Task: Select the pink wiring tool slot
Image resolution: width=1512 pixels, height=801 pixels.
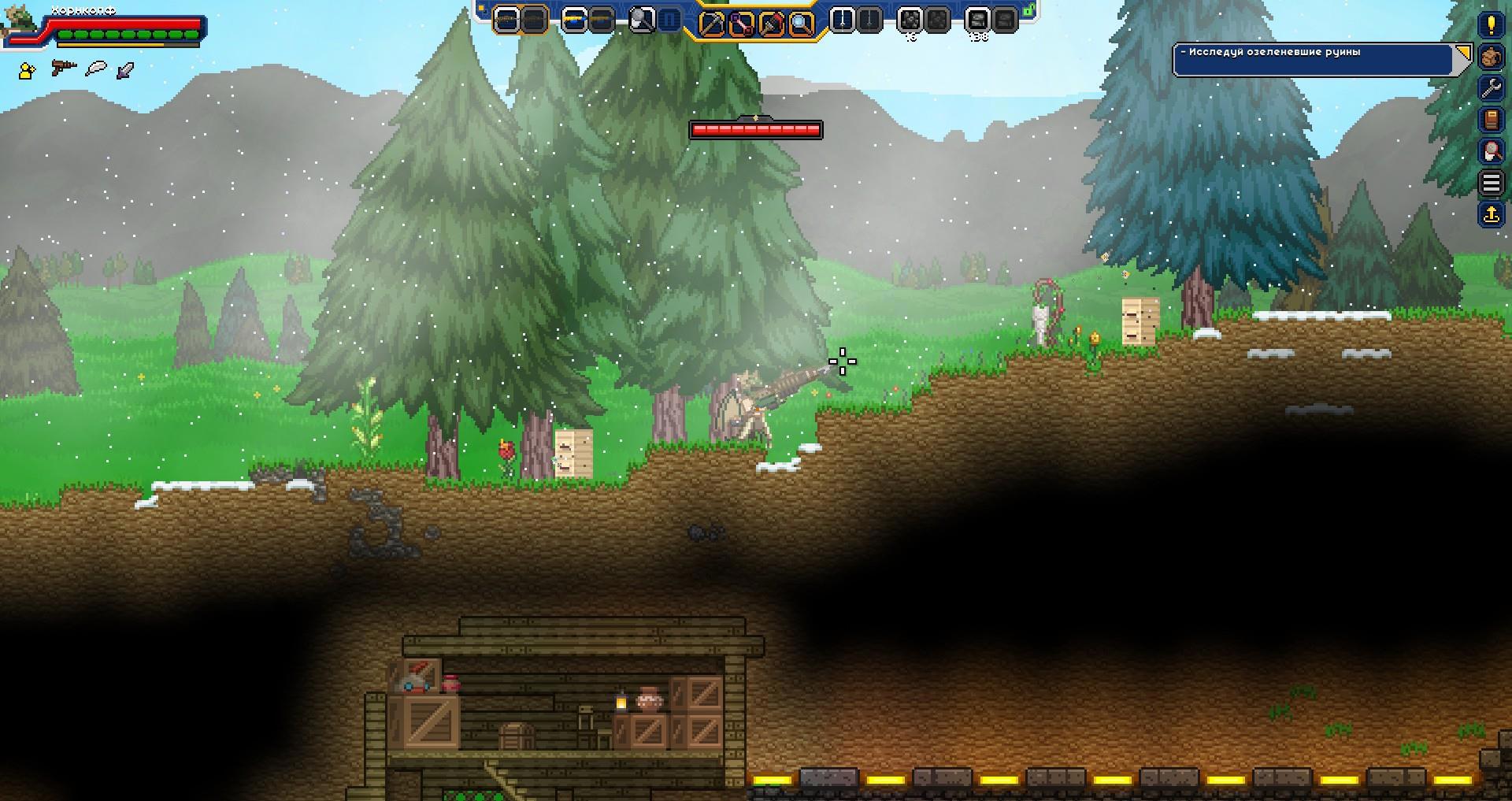Action: point(741,23)
